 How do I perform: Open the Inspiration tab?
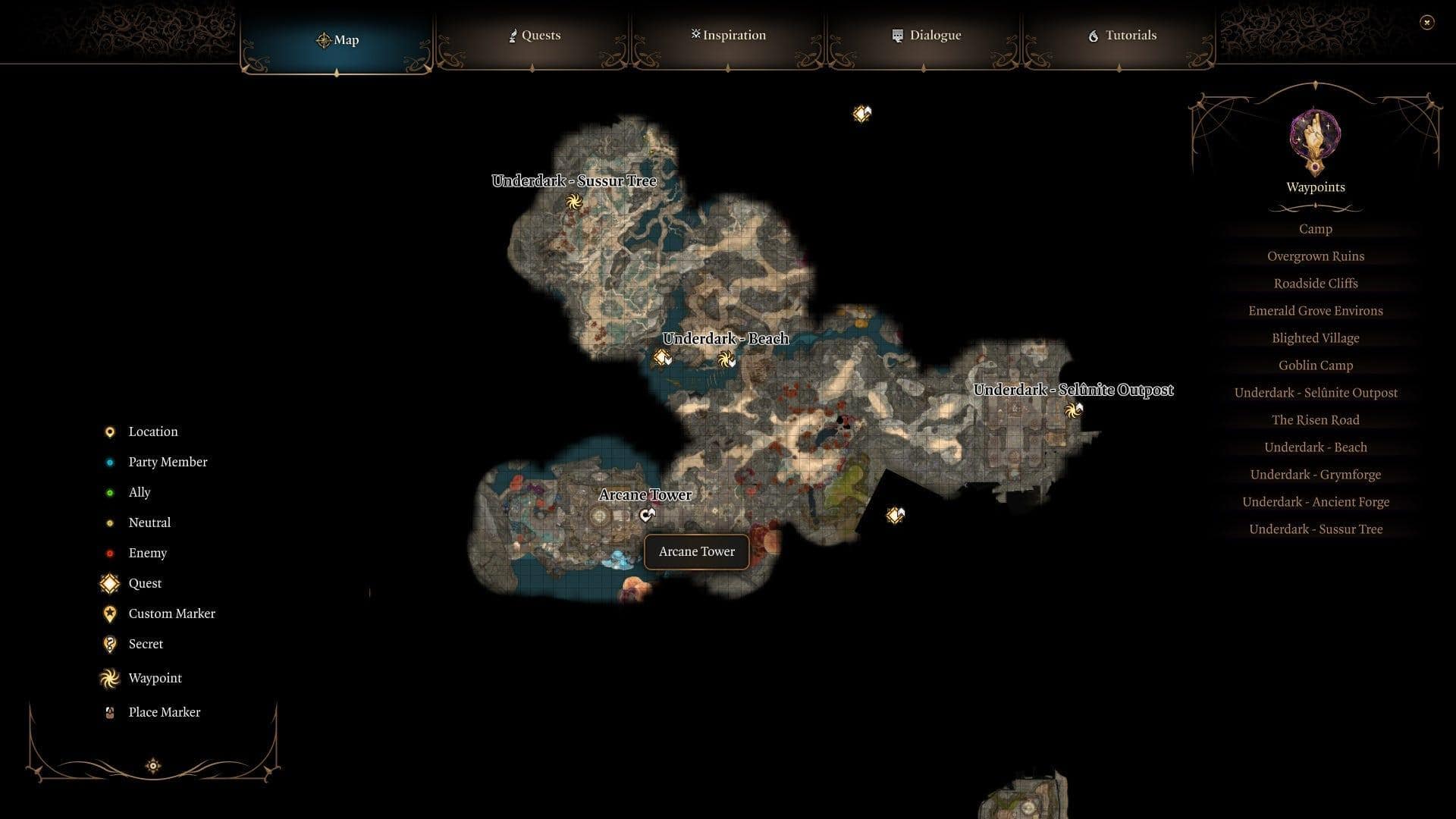click(x=728, y=36)
